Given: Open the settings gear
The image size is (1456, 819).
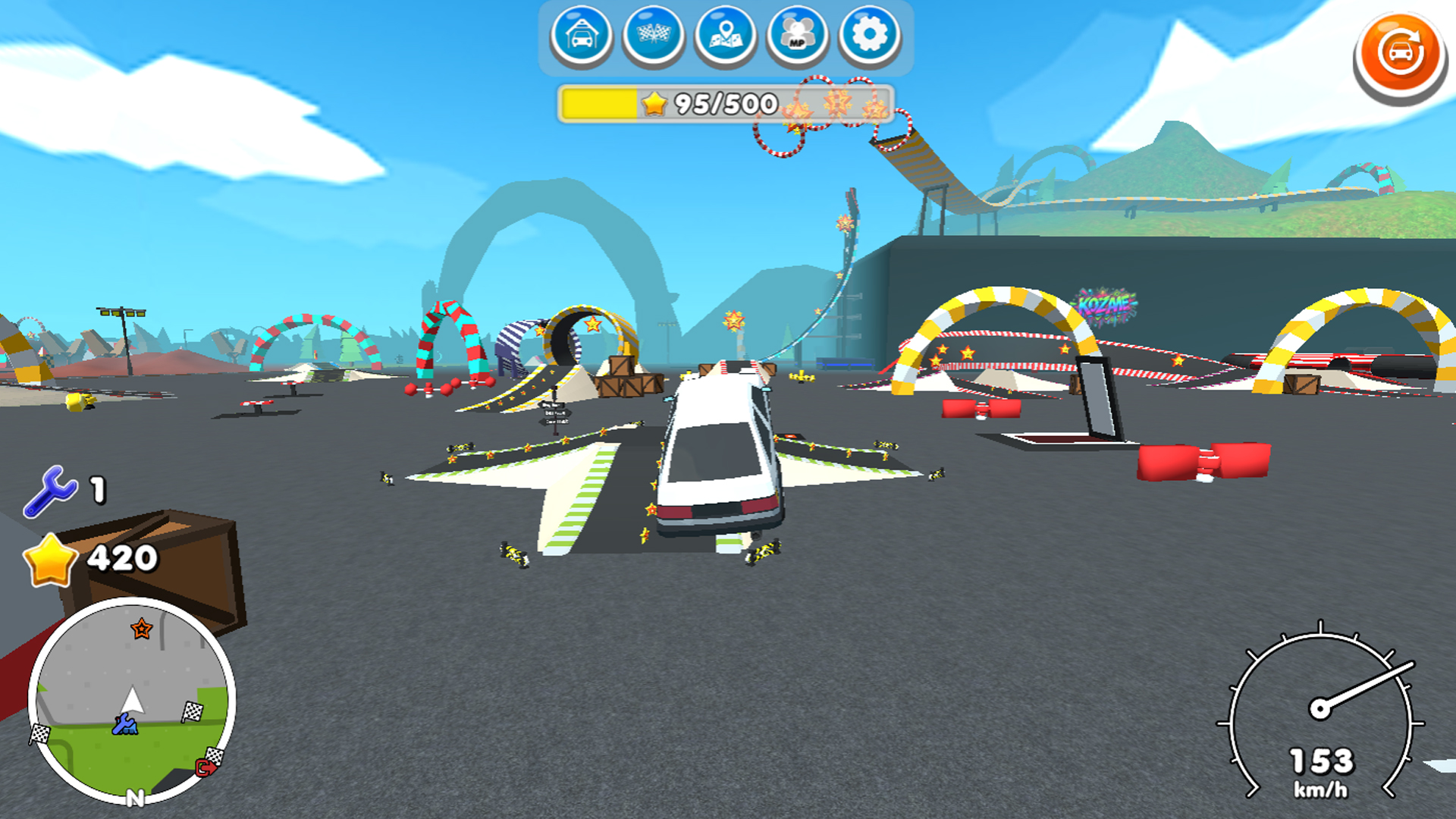Looking at the screenshot, I should click(x=869, y=35).
